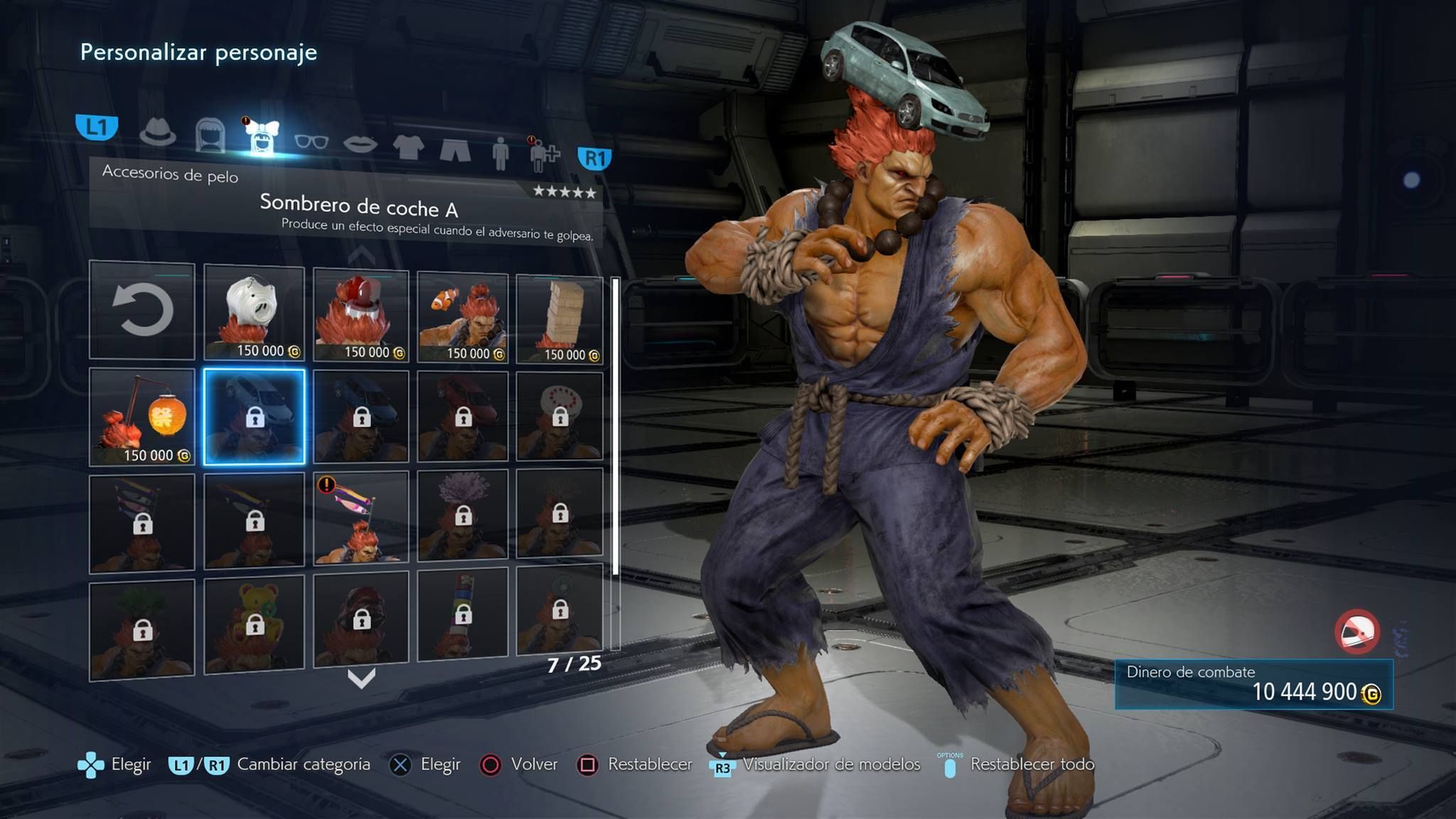Image resolution: width=1456 pixels, height=819 pixels.
Task: Choose the lips face category tab
Action: click(360, 144)
